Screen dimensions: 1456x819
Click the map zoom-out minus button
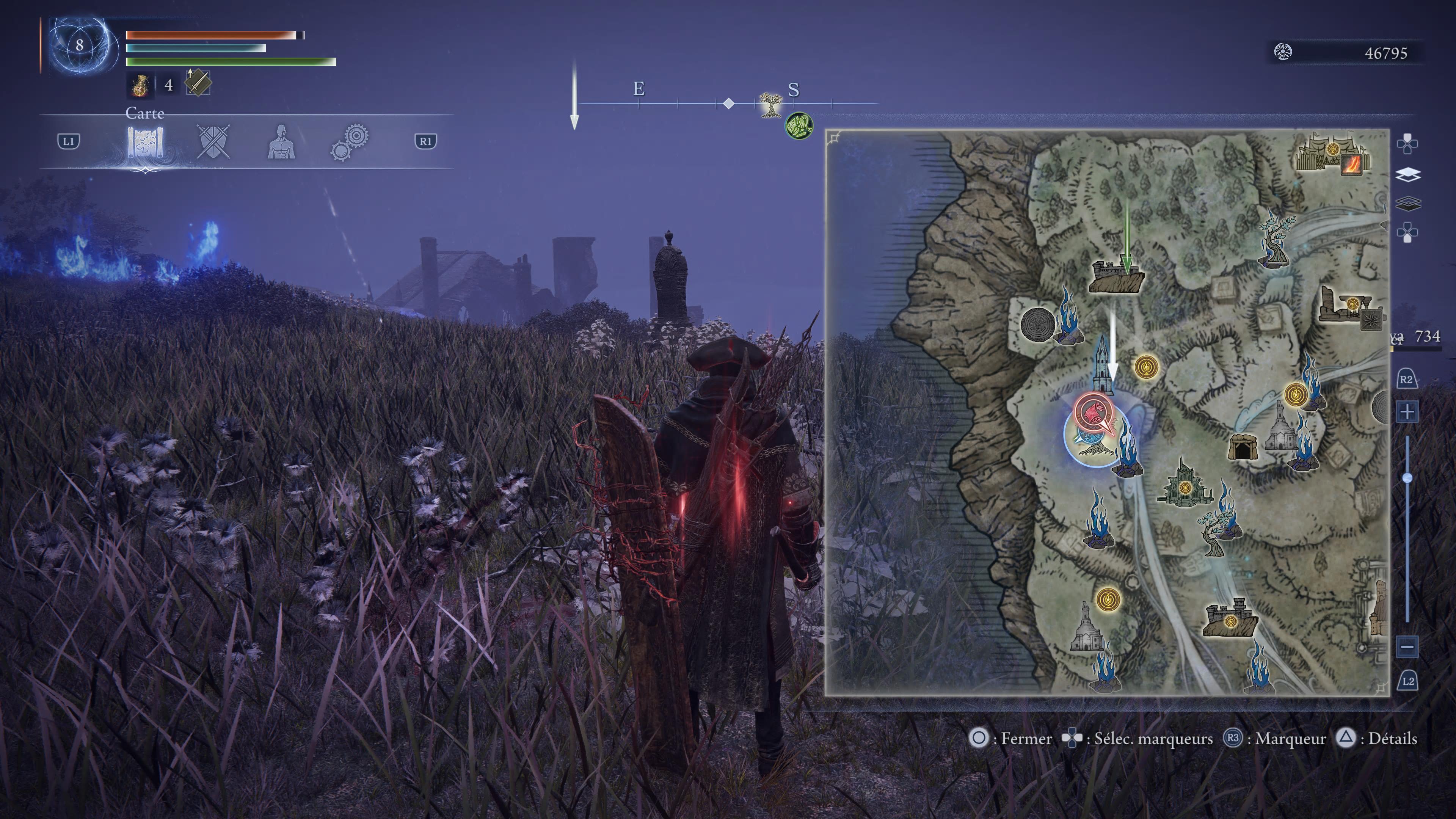(1407, 646)
